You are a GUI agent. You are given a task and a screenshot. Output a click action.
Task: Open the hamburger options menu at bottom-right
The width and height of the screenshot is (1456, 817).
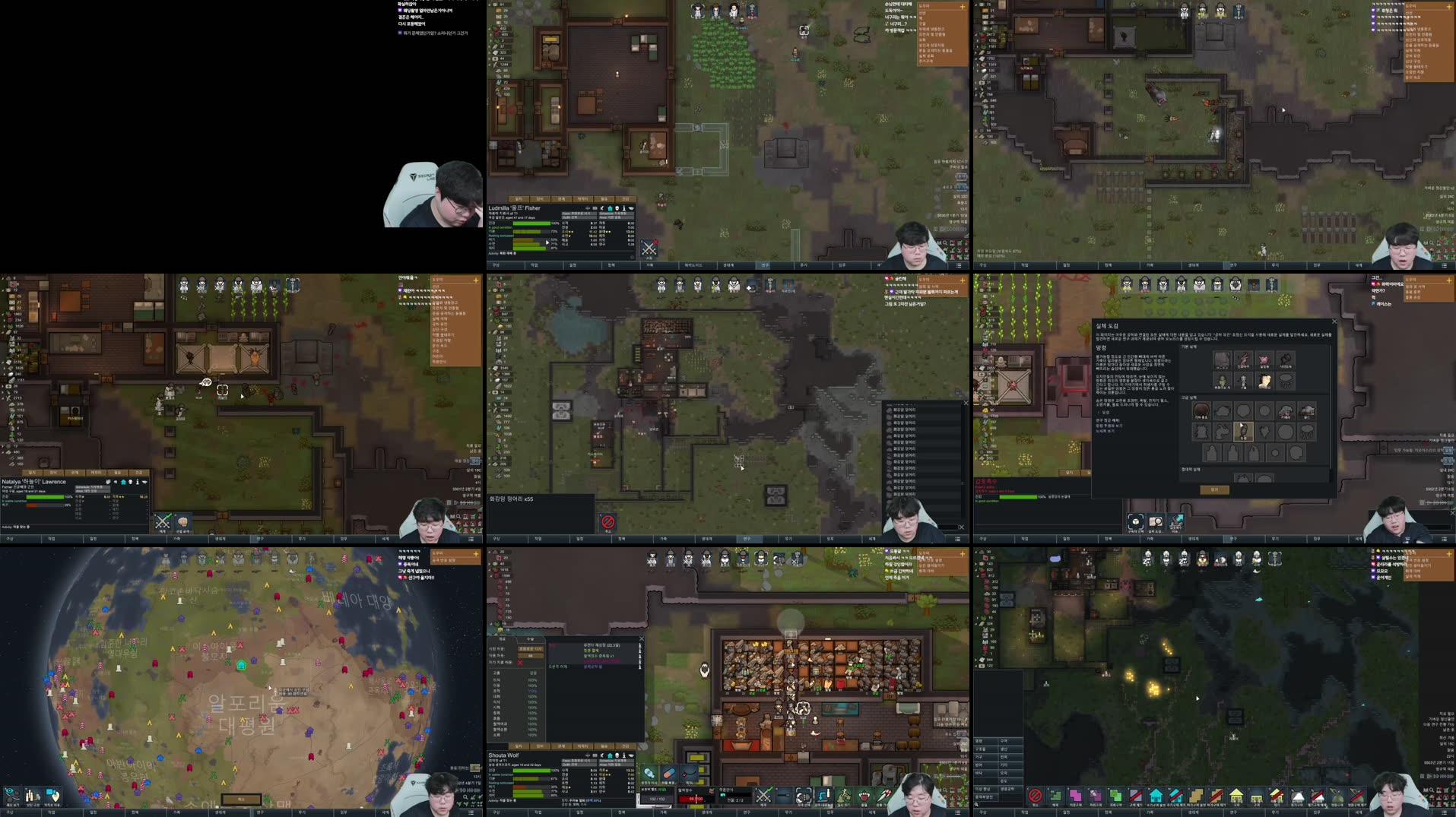(x=1445, y=812)
